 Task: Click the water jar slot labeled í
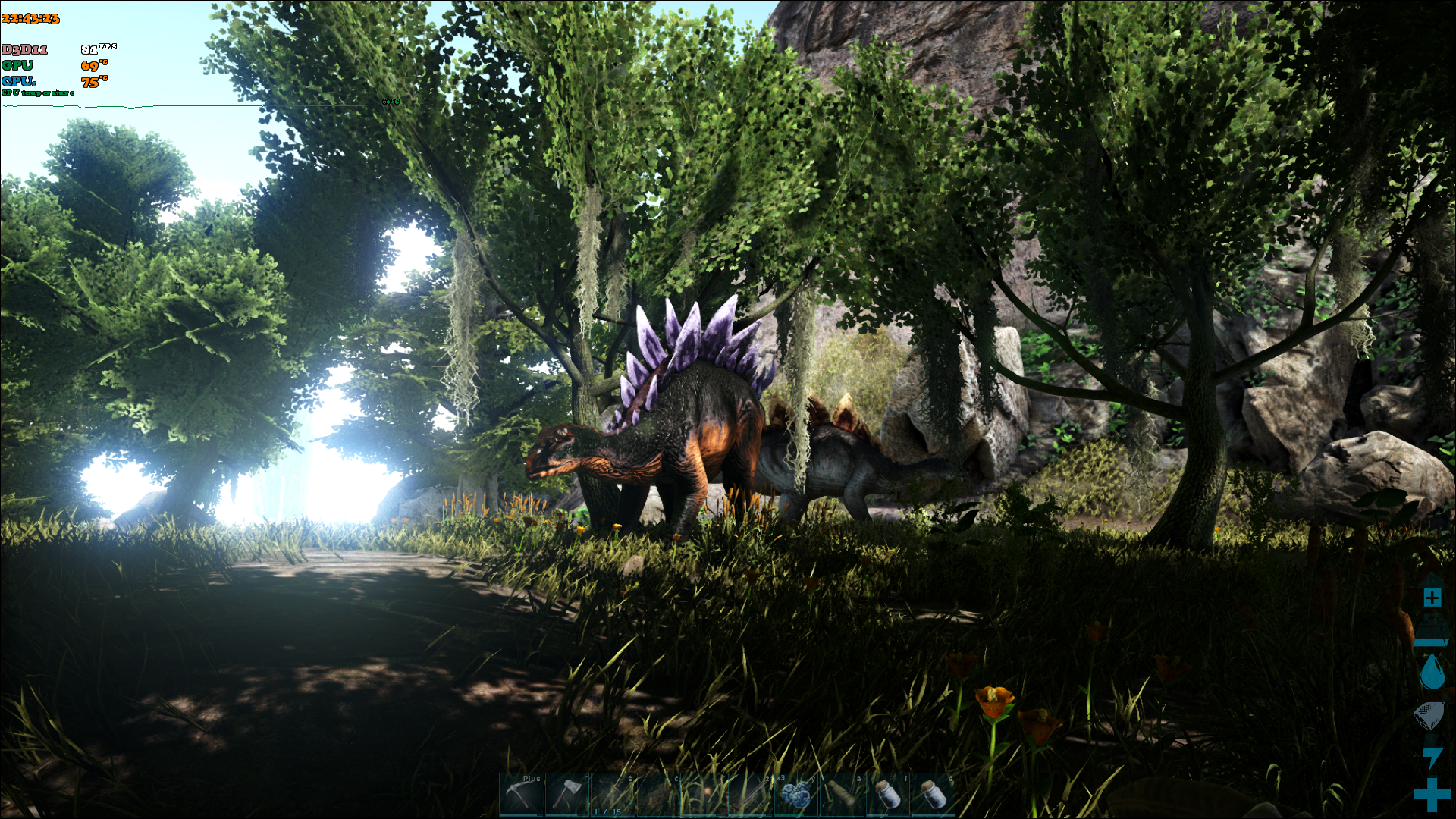tap(887, 795)
